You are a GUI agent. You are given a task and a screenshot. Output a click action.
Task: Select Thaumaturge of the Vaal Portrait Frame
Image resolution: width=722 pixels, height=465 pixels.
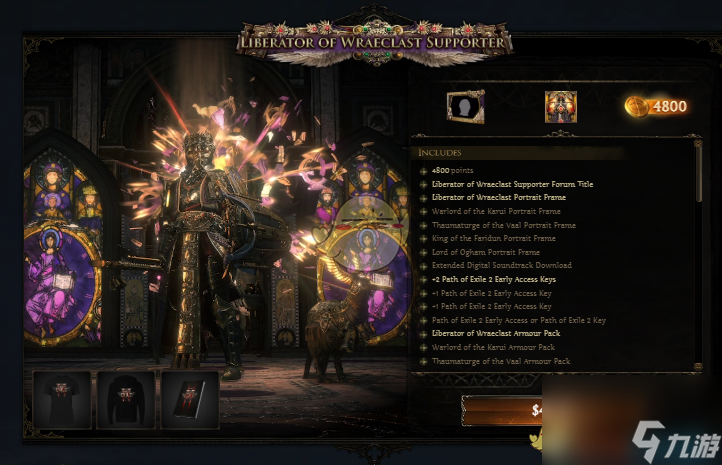pyautogui.click(x=503, y=225)
